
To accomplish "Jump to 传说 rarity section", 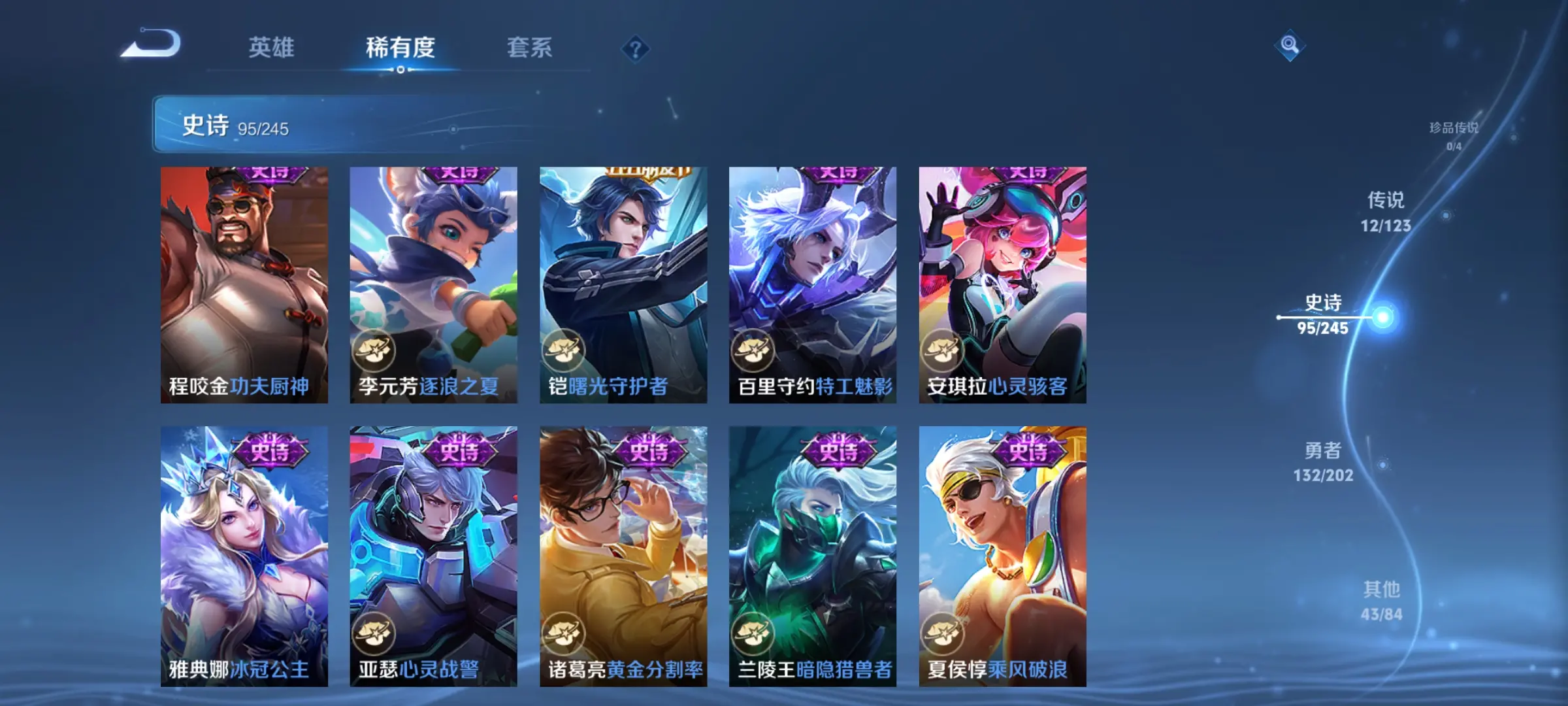I will 1386,211.
